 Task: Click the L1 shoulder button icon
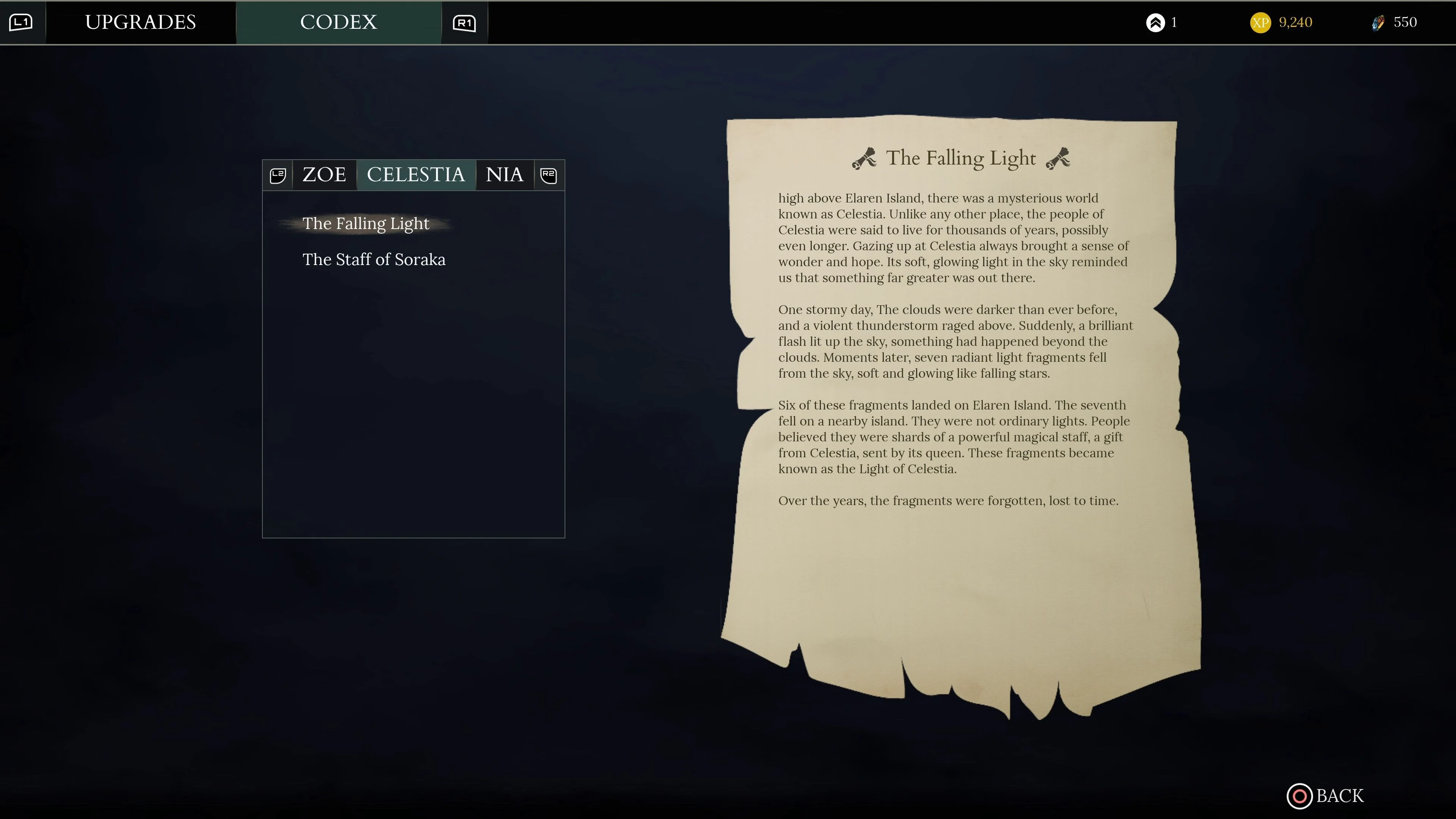[x=22, y=22]
